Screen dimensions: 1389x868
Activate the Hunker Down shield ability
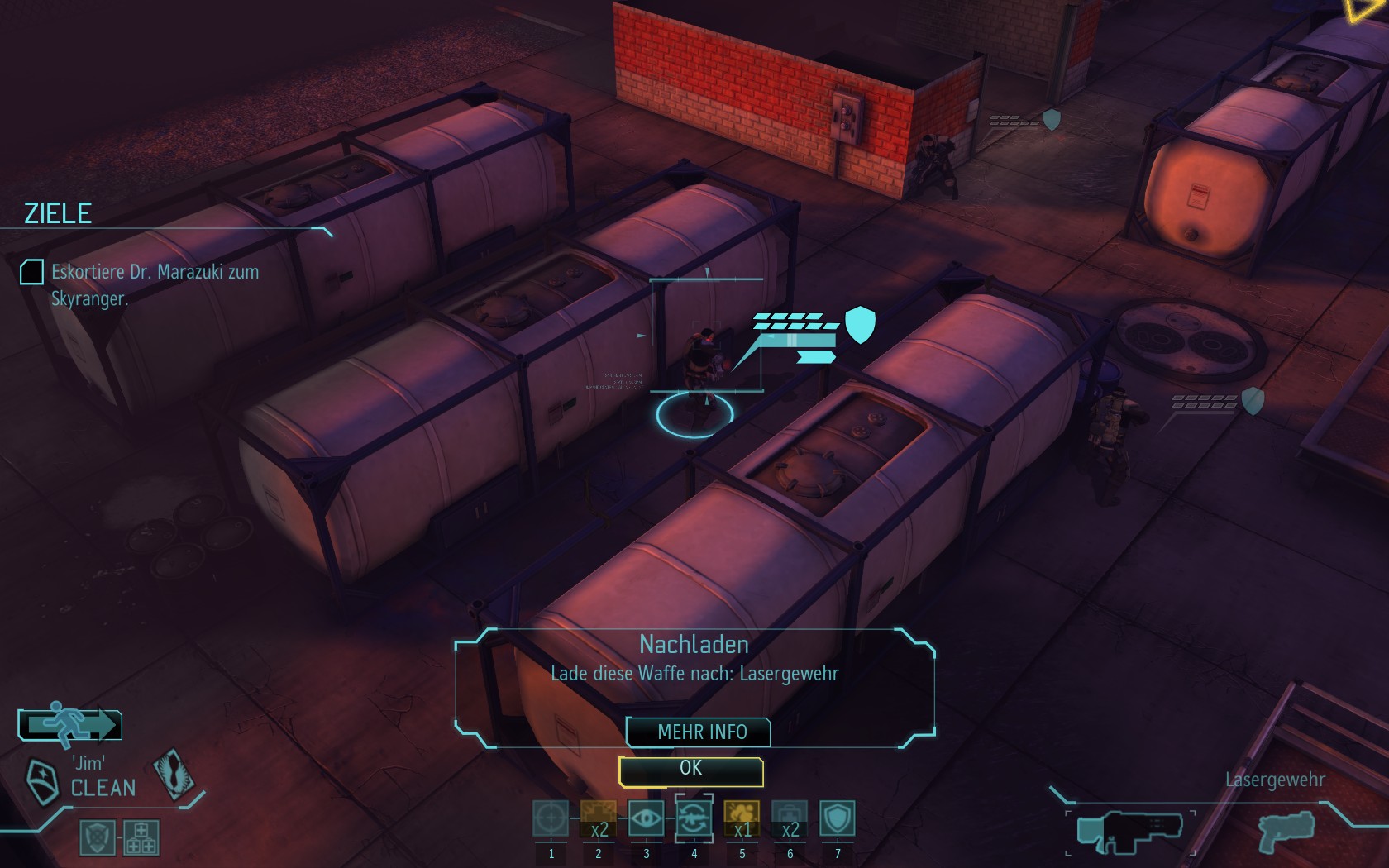837,819
